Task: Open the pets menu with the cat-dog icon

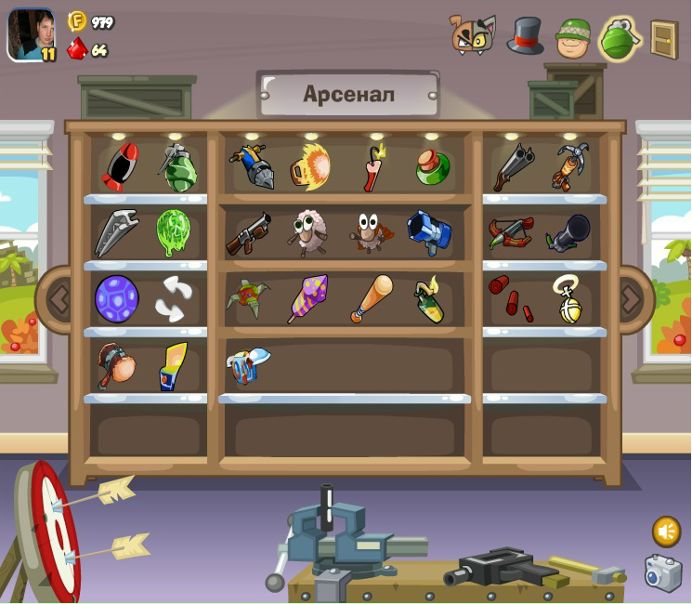Action: tap(473, 35)
